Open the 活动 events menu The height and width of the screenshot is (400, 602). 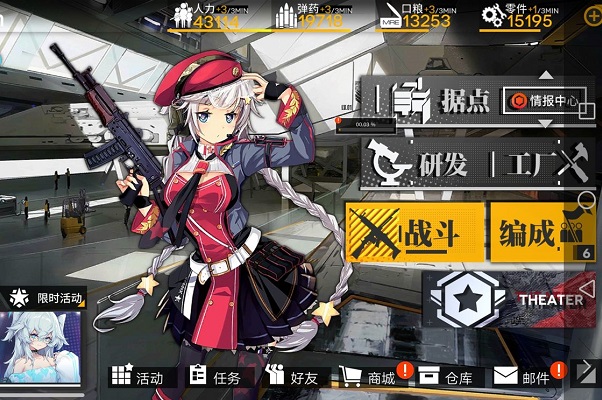(x=138, y=378)
